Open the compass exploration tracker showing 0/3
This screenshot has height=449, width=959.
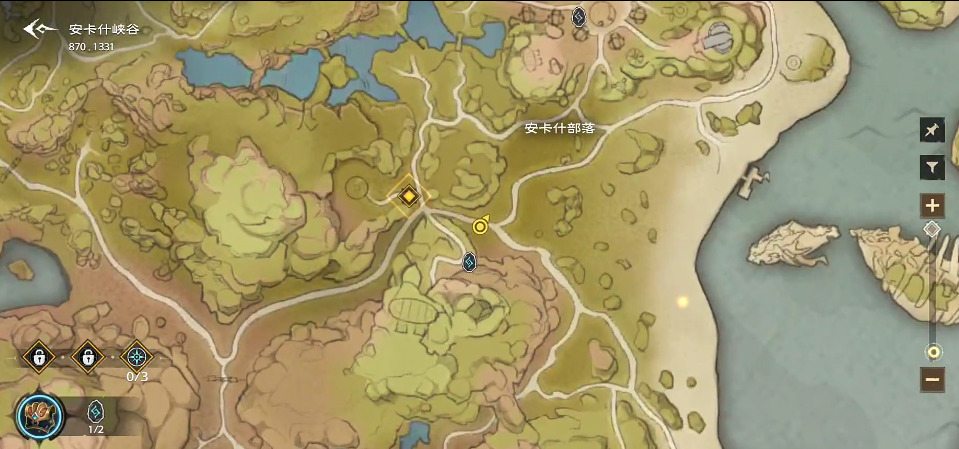pos(136,355)
